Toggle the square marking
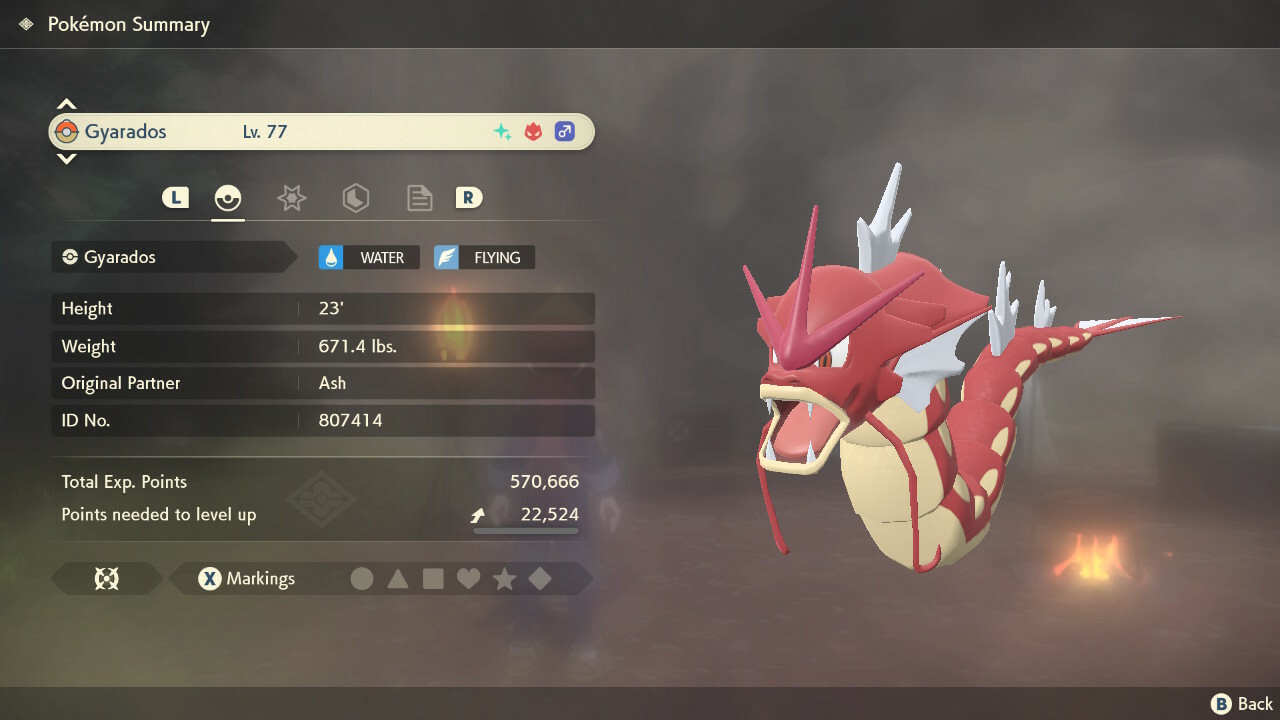The height and width of the screenshot is (720, 1280). pos(433,579)
